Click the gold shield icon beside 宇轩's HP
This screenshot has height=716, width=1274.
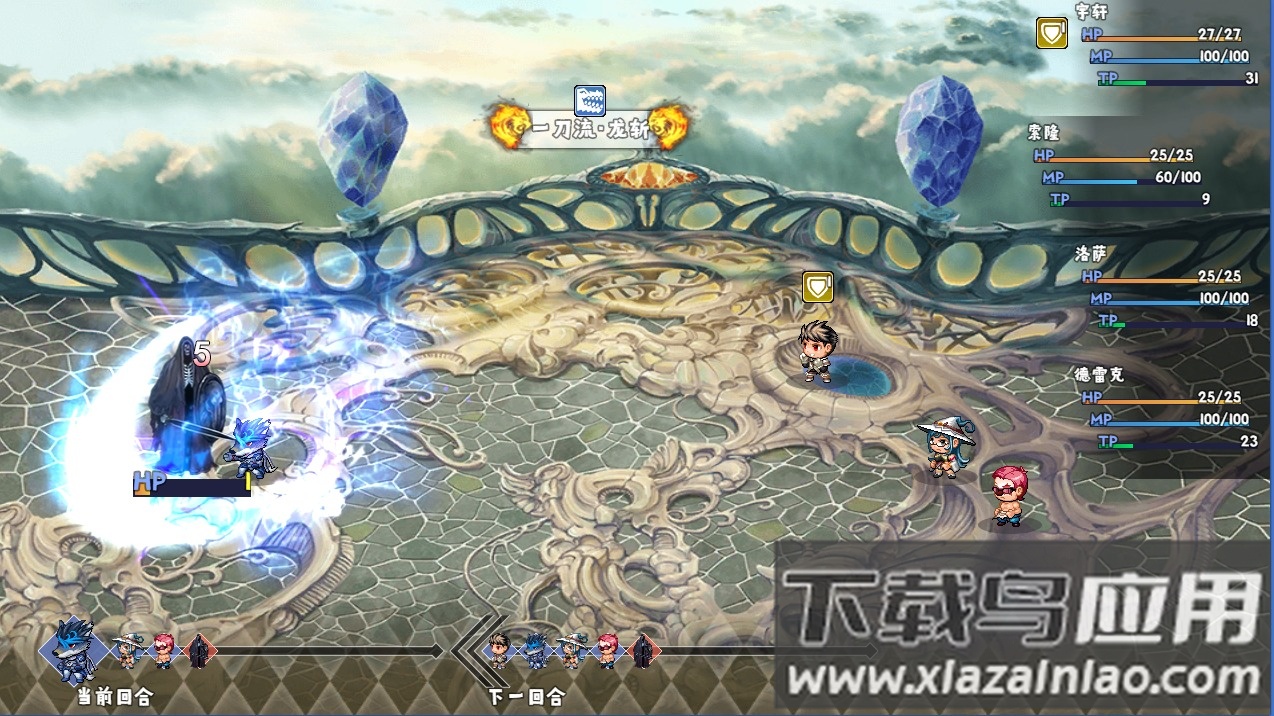pos(1051,34)
